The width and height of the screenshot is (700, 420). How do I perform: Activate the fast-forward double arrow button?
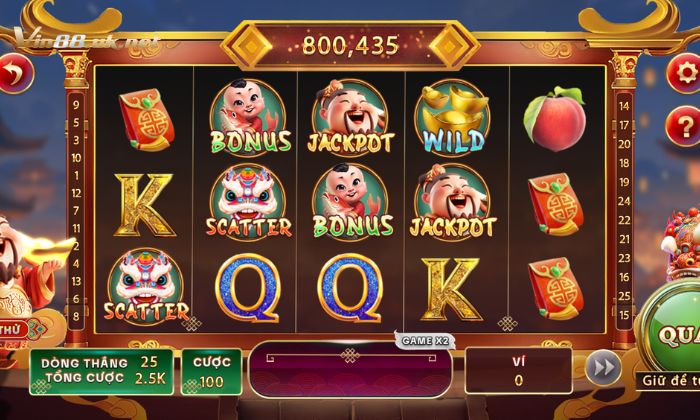point(602,367)
